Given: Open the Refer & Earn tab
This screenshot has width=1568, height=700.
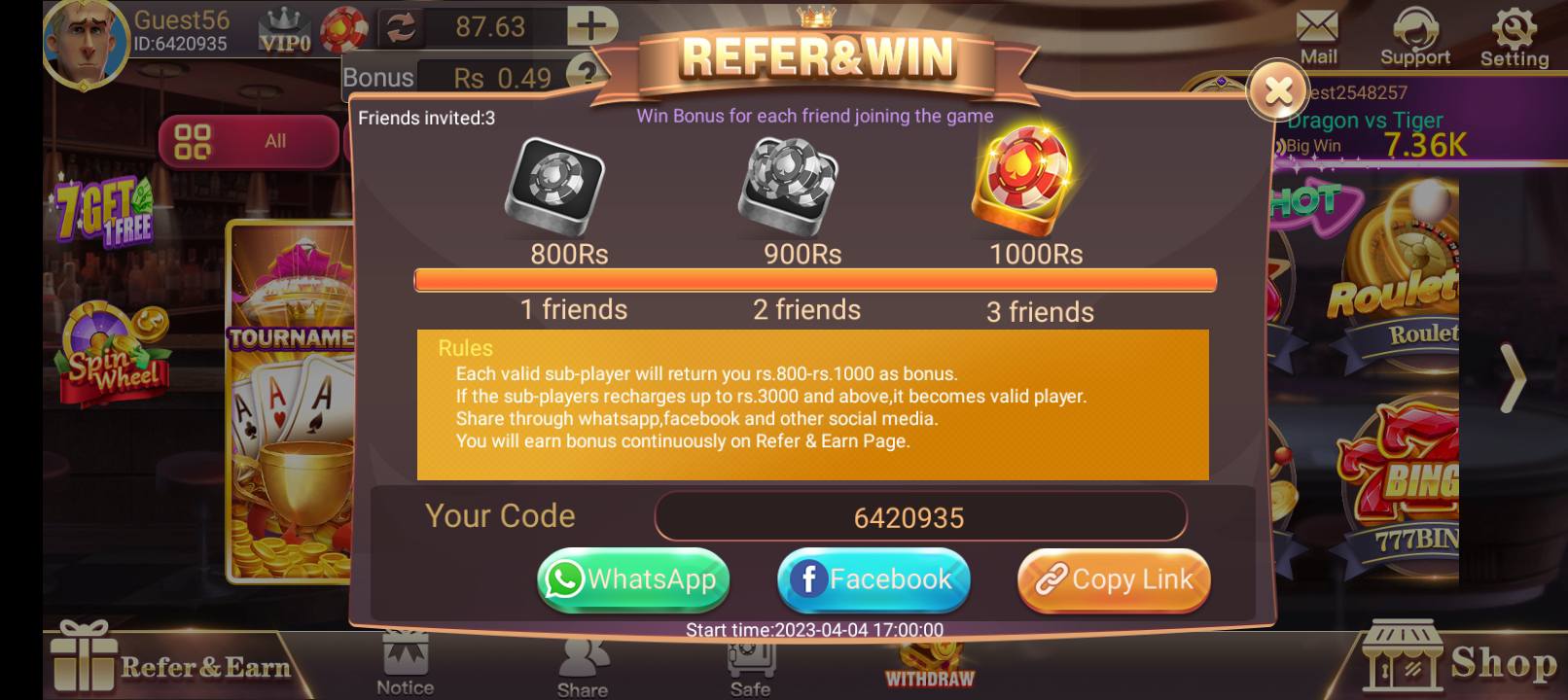Looking at the screenshot, I should [170, 661].
